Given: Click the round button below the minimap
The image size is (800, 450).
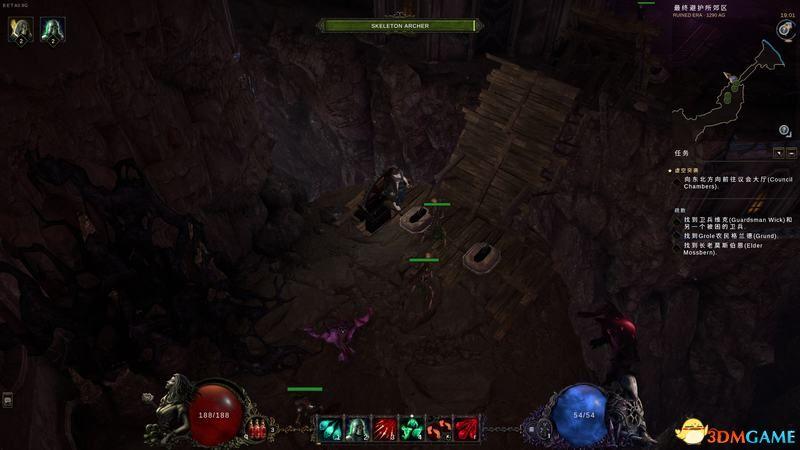Looking at the screenshot, I should pyautogui.click(x=785, y=130).
